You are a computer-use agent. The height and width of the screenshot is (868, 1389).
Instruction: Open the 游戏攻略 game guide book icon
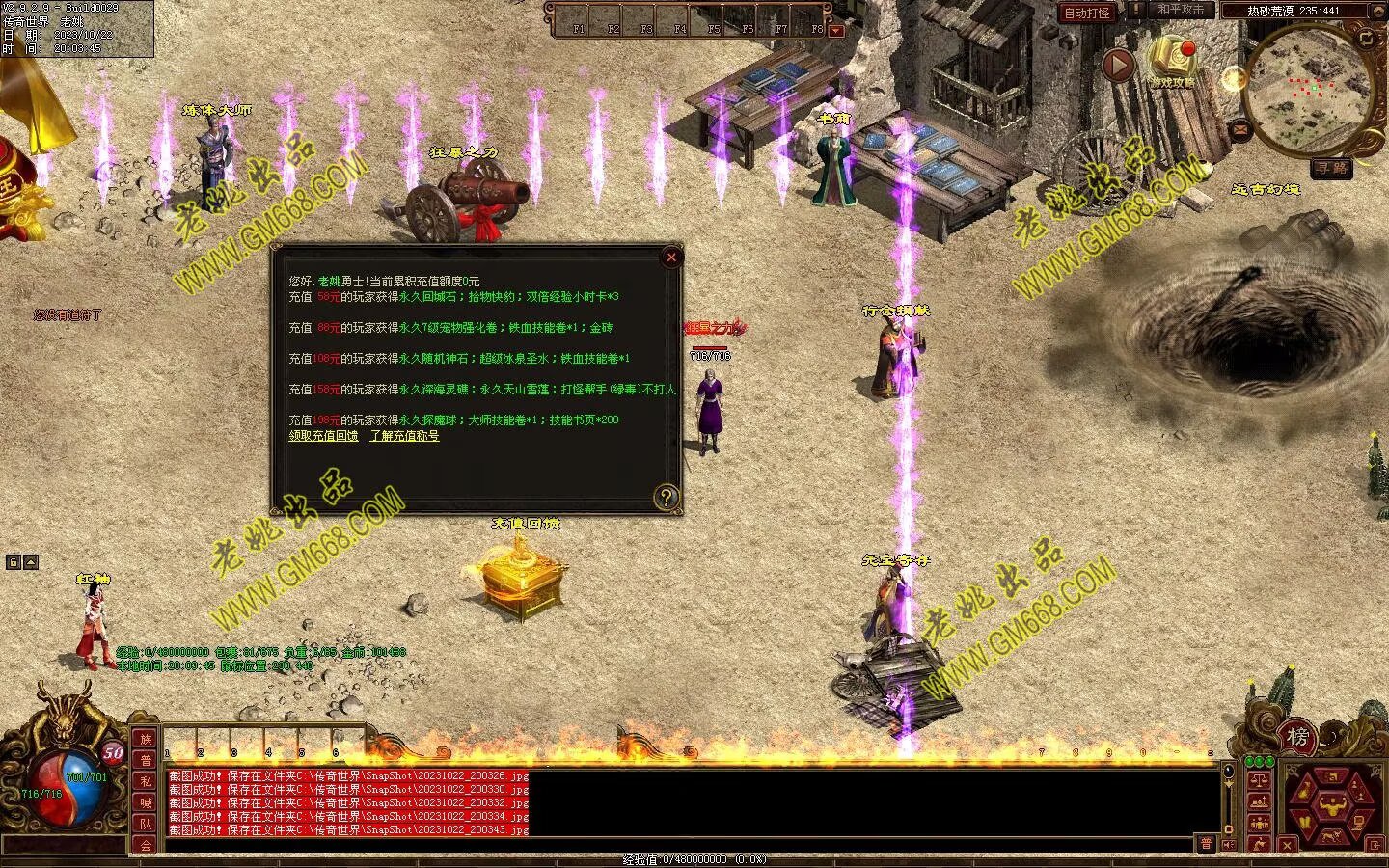click(x=1172, y=60)
